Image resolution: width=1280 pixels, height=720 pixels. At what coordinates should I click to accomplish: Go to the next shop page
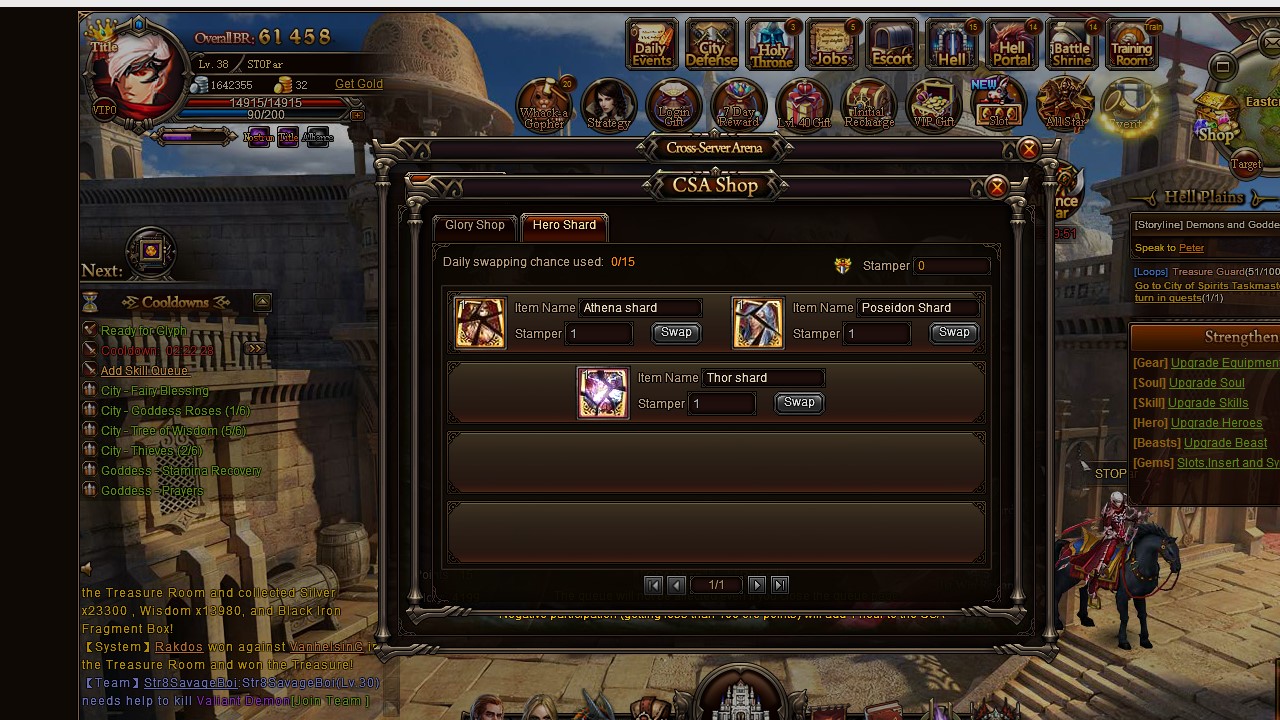pyautogui.click(x=757, y=585)
